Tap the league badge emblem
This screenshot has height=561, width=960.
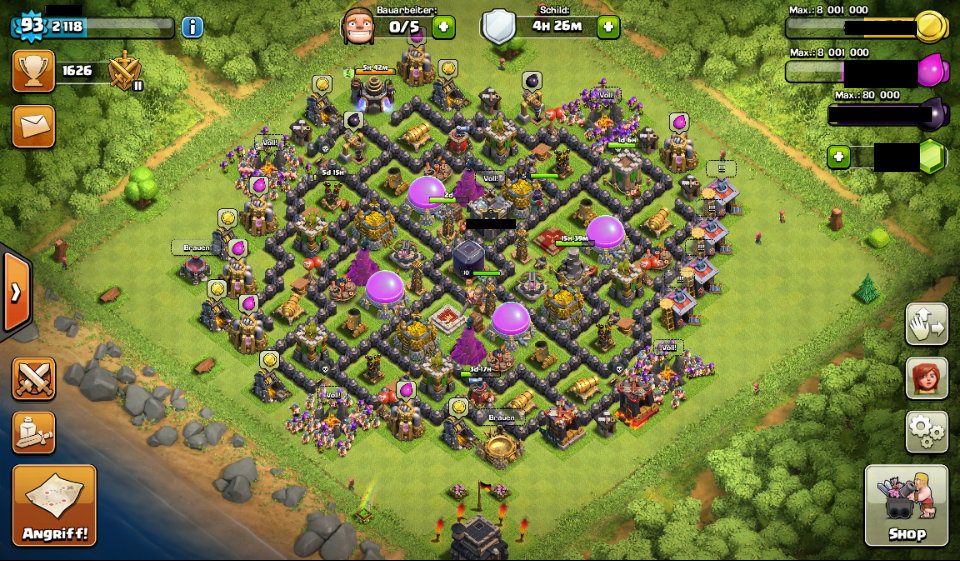[125, 71]
